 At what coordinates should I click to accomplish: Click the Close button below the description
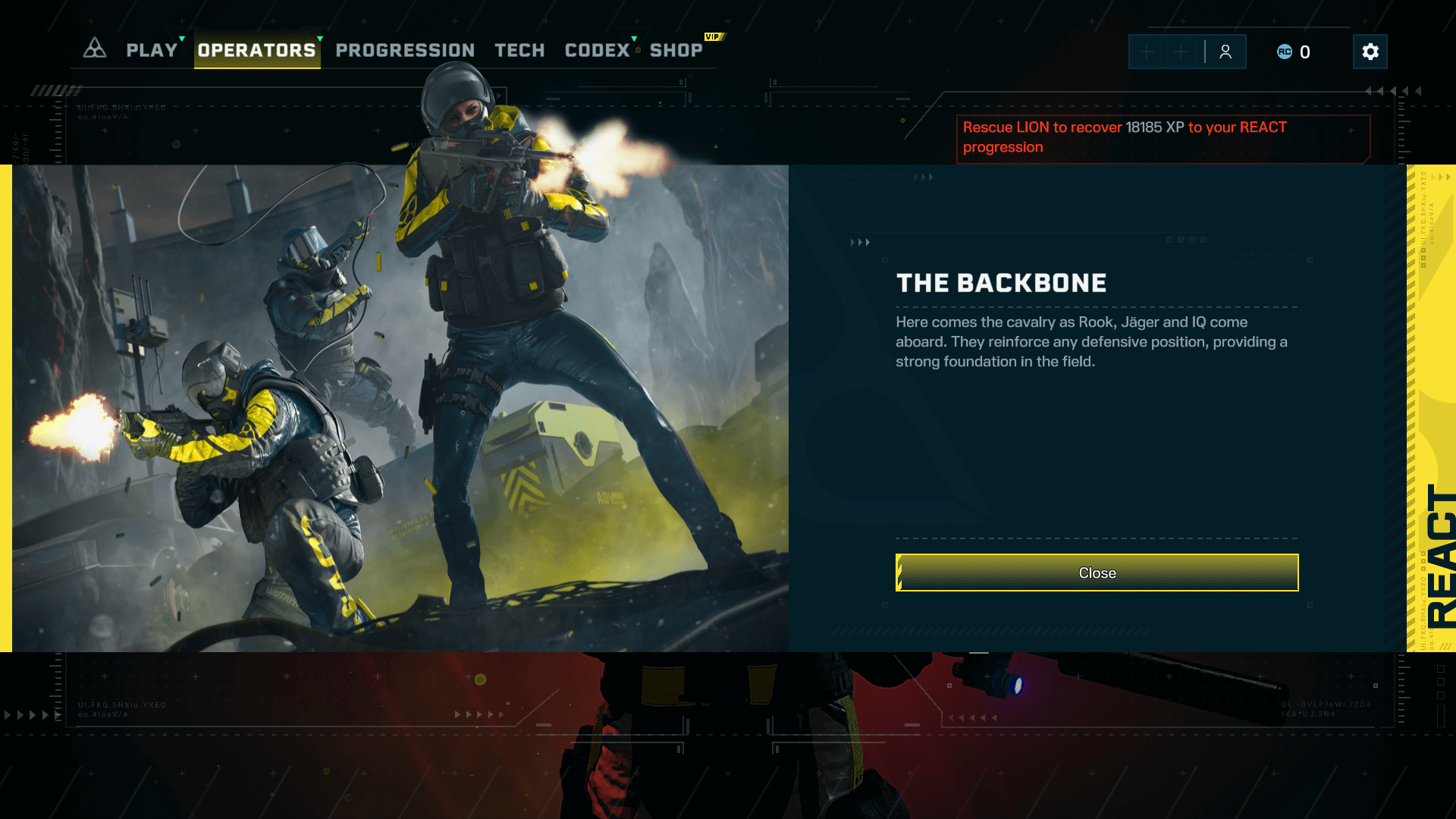(1097, 573)
